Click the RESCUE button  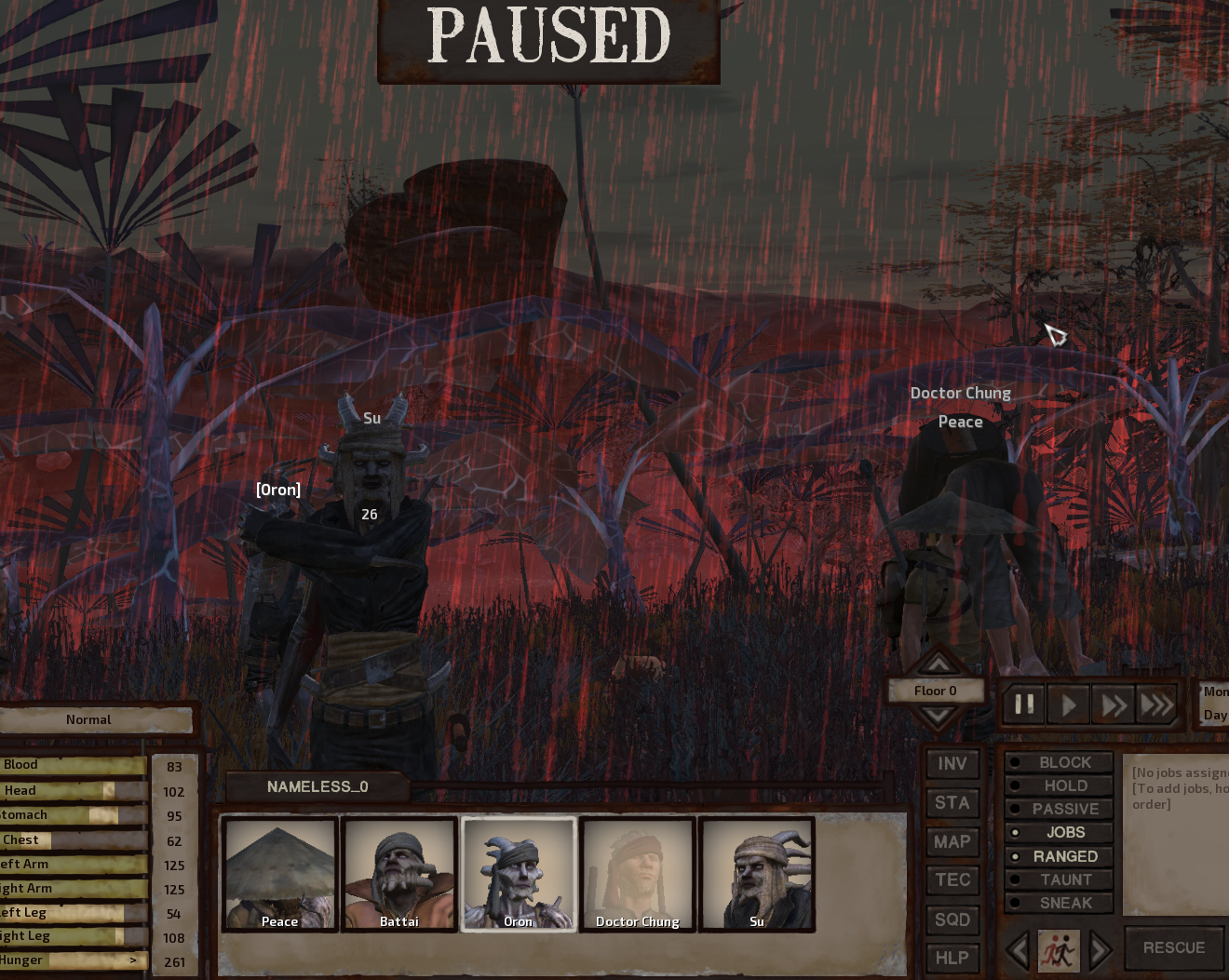[x=1173, y=947]
